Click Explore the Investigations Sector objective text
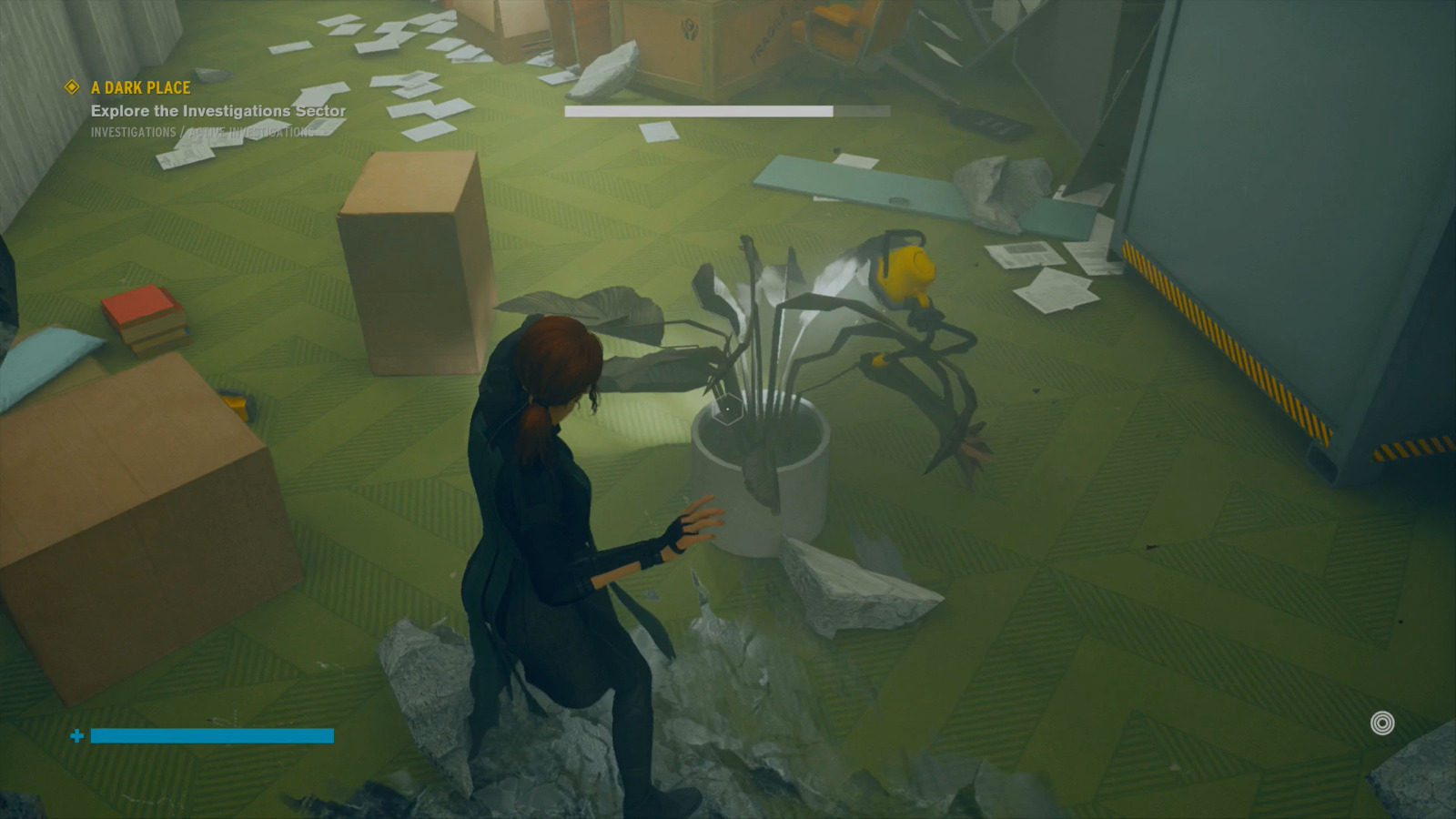The height and width of the screenshot is (819, 1456). (217, 110)
